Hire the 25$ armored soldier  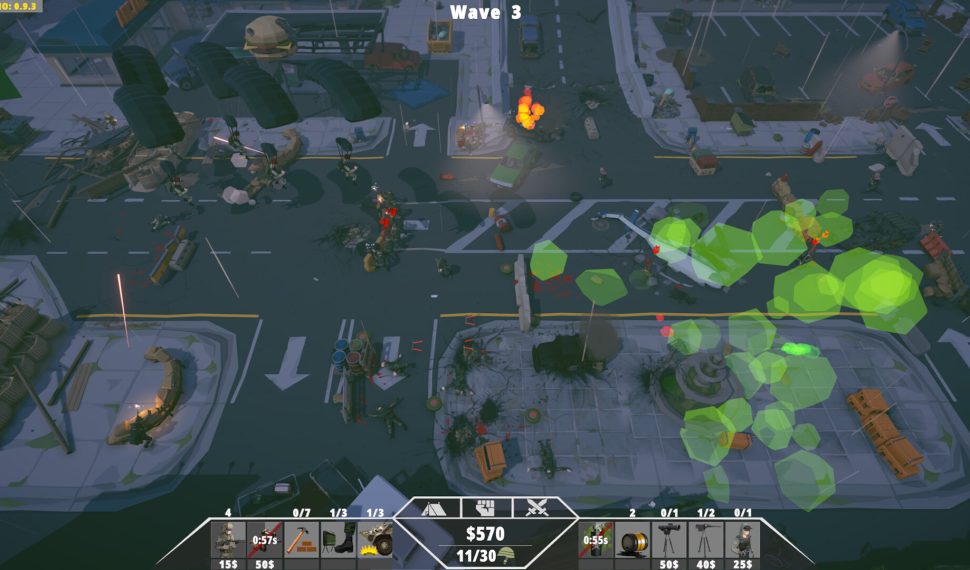(x=742, y=540)
